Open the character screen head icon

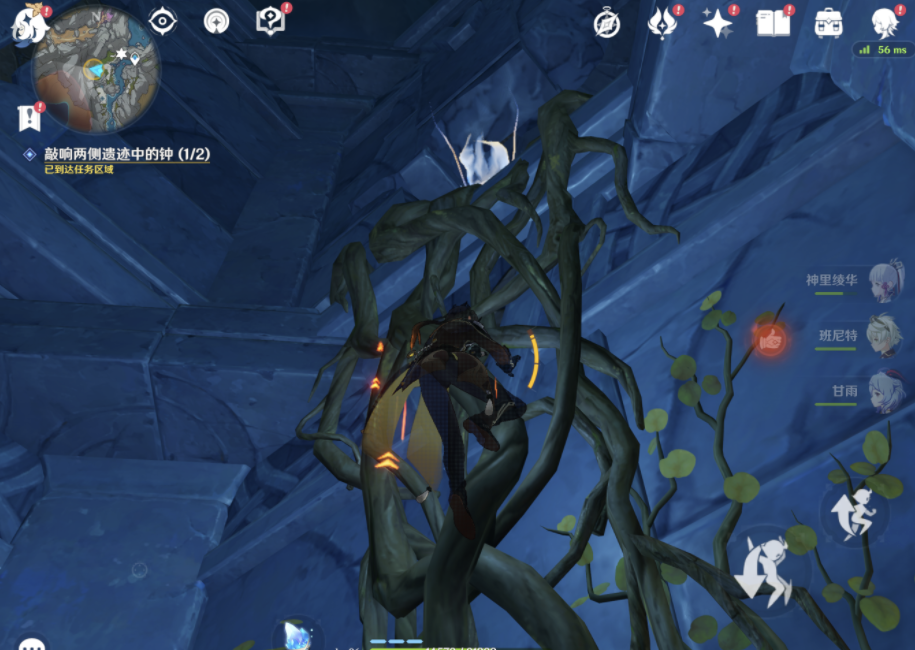[884, 22]
